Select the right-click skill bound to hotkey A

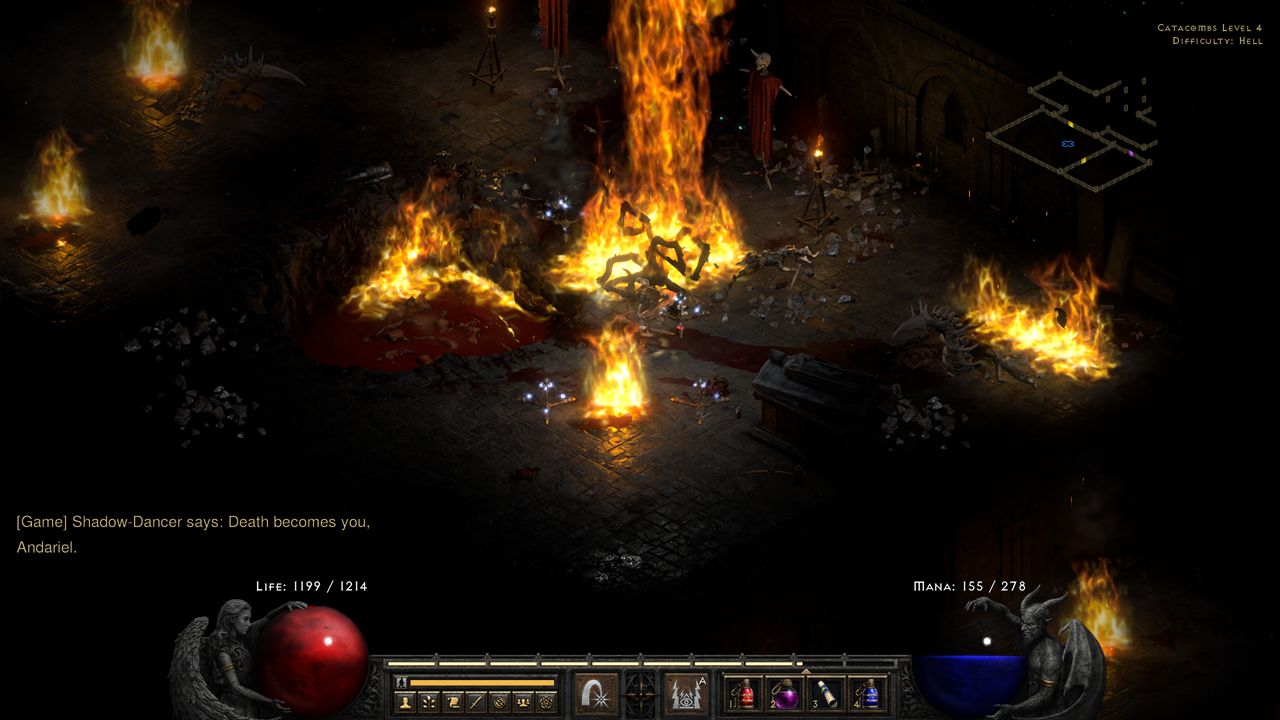click(x=686, y=694)
